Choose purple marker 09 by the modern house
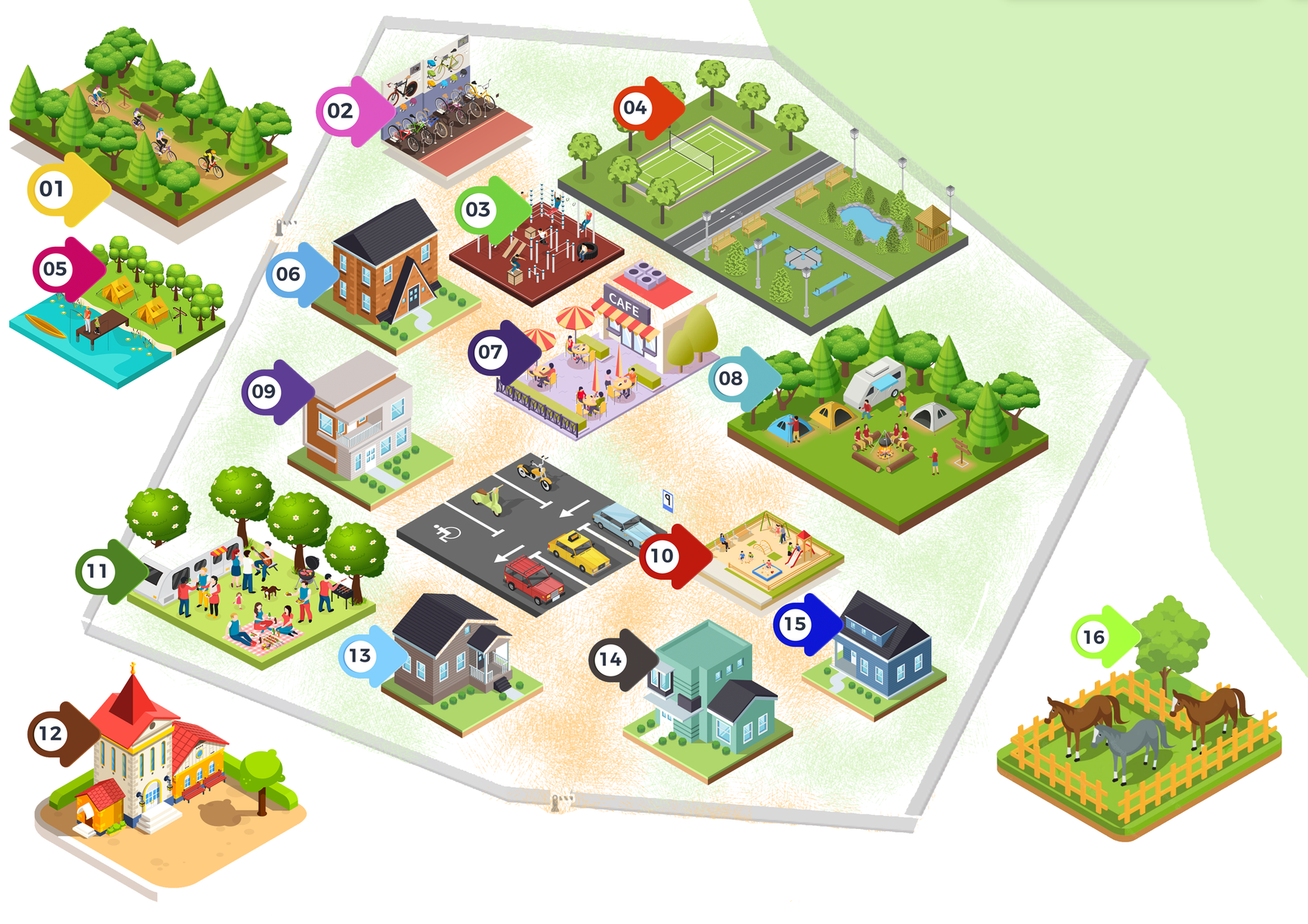This screenshot has height=924, width=1308. (264, 392)
